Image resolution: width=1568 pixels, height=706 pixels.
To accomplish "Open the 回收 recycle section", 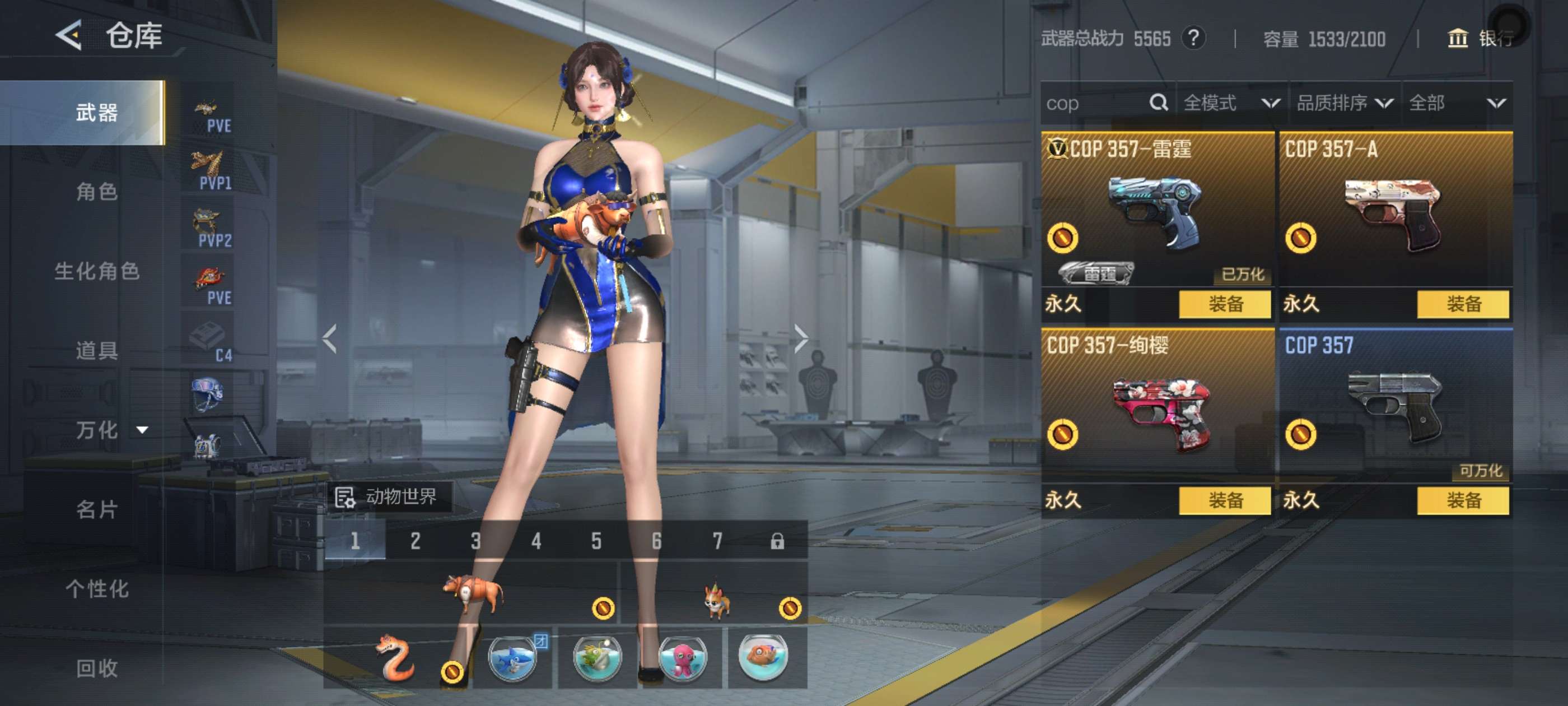I will (96, 668).
